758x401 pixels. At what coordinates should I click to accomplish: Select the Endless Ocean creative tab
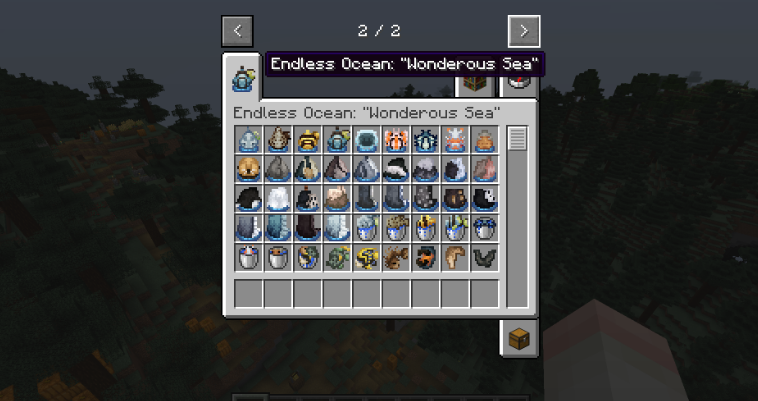coord(241,77)
